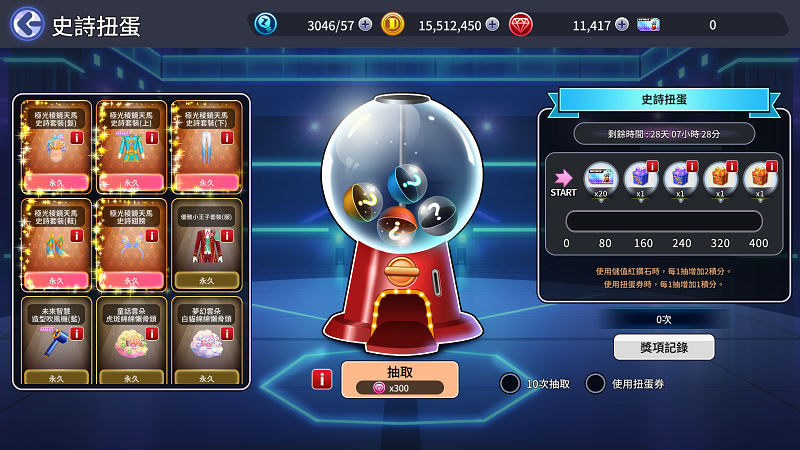Click the x20 ticket milestone reward

coord(601,180)
